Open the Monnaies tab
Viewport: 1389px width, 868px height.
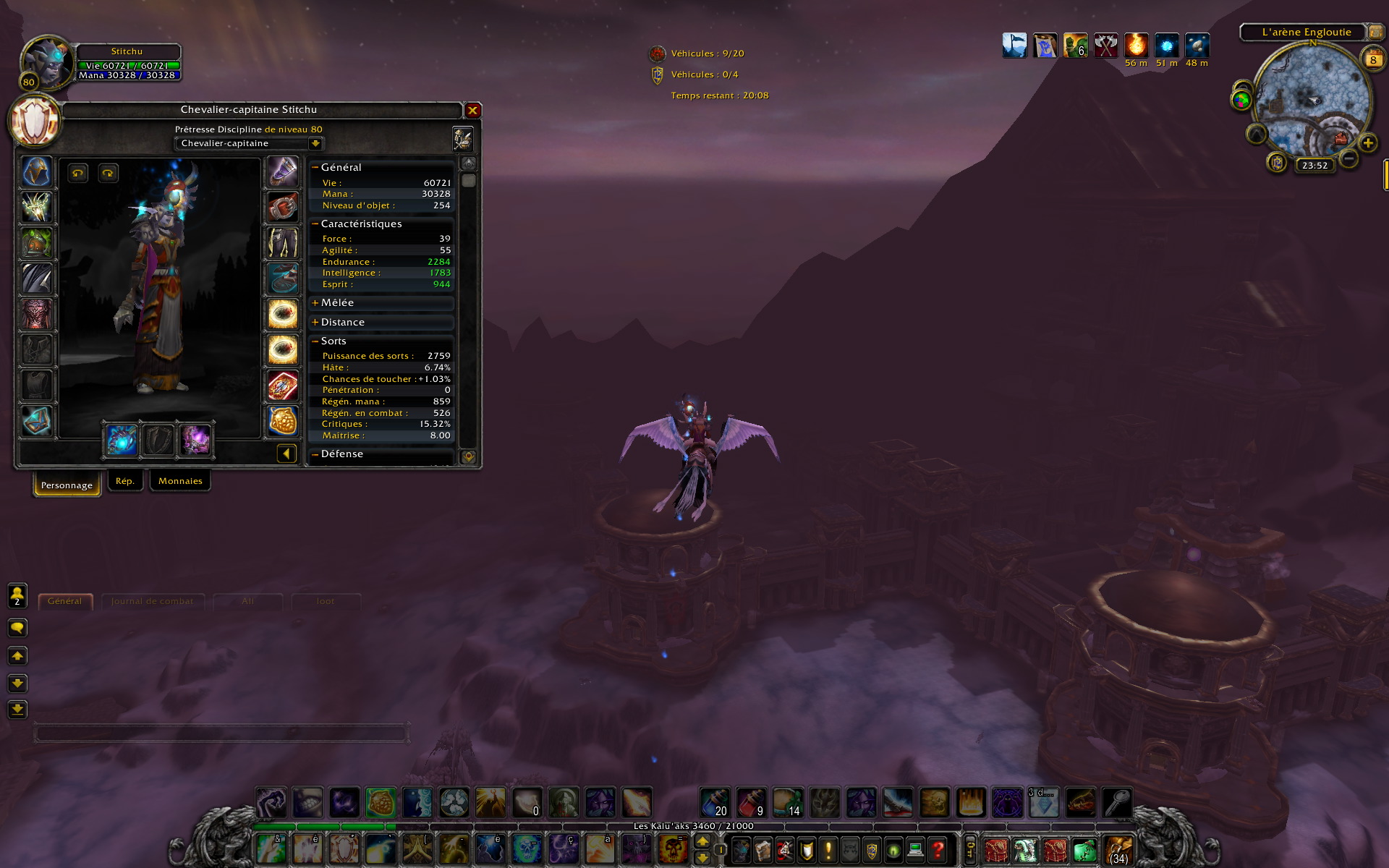click(180, 481)
